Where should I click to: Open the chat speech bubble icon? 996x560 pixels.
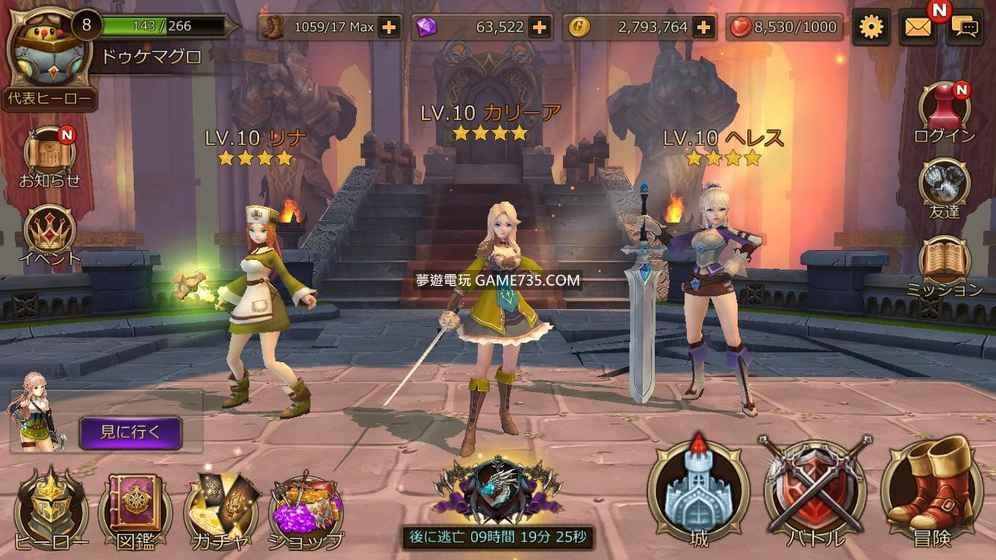click(x=966, y=27)
